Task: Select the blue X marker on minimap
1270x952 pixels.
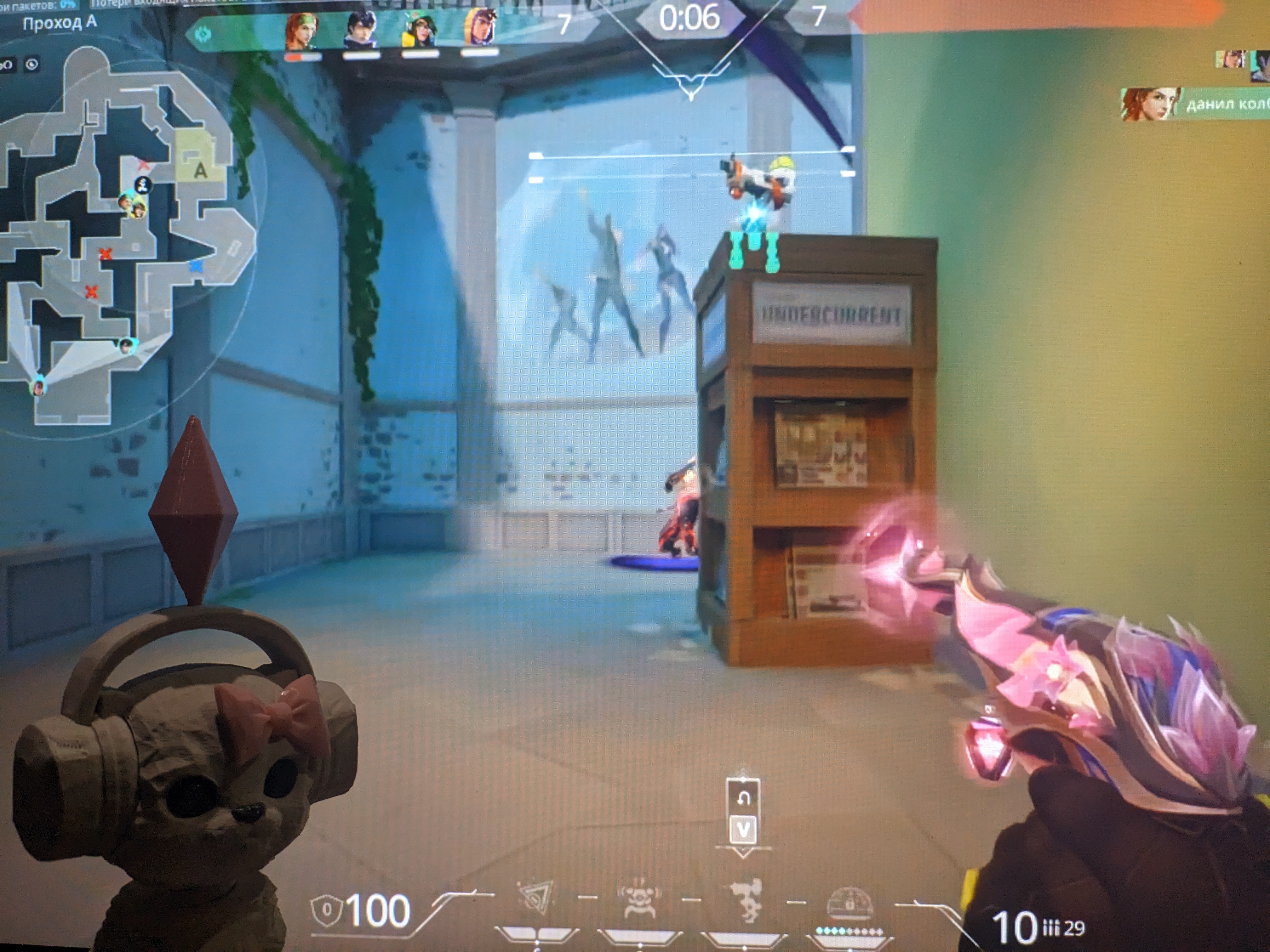Action: click(x=196, y=266)
